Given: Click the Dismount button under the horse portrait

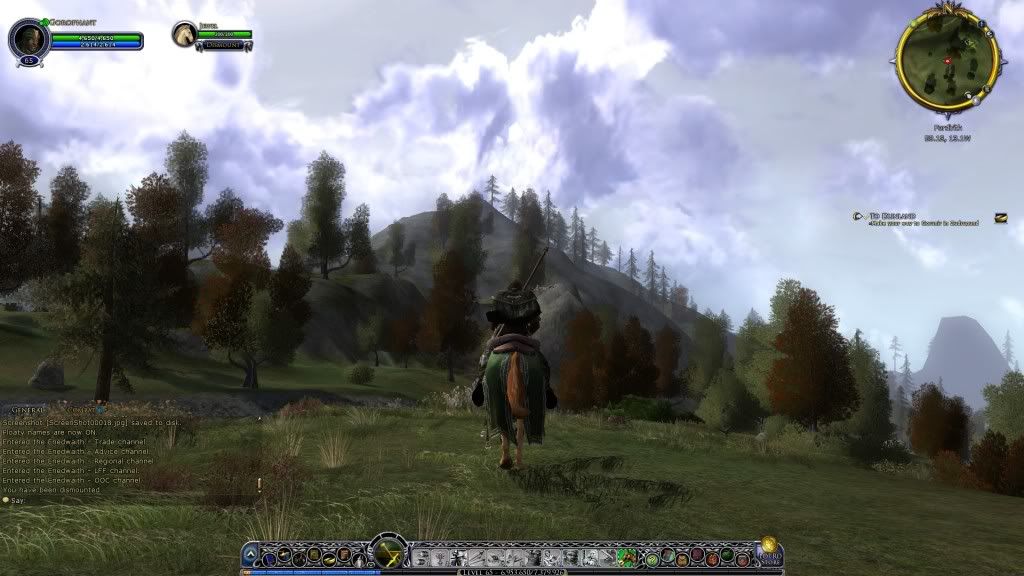Looking at the screenshot, I should pos(220,44).
